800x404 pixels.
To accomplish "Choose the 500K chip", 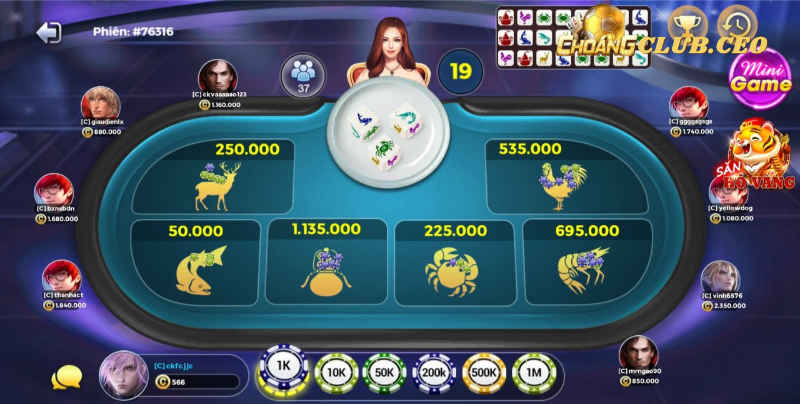I will pos(483,373).
